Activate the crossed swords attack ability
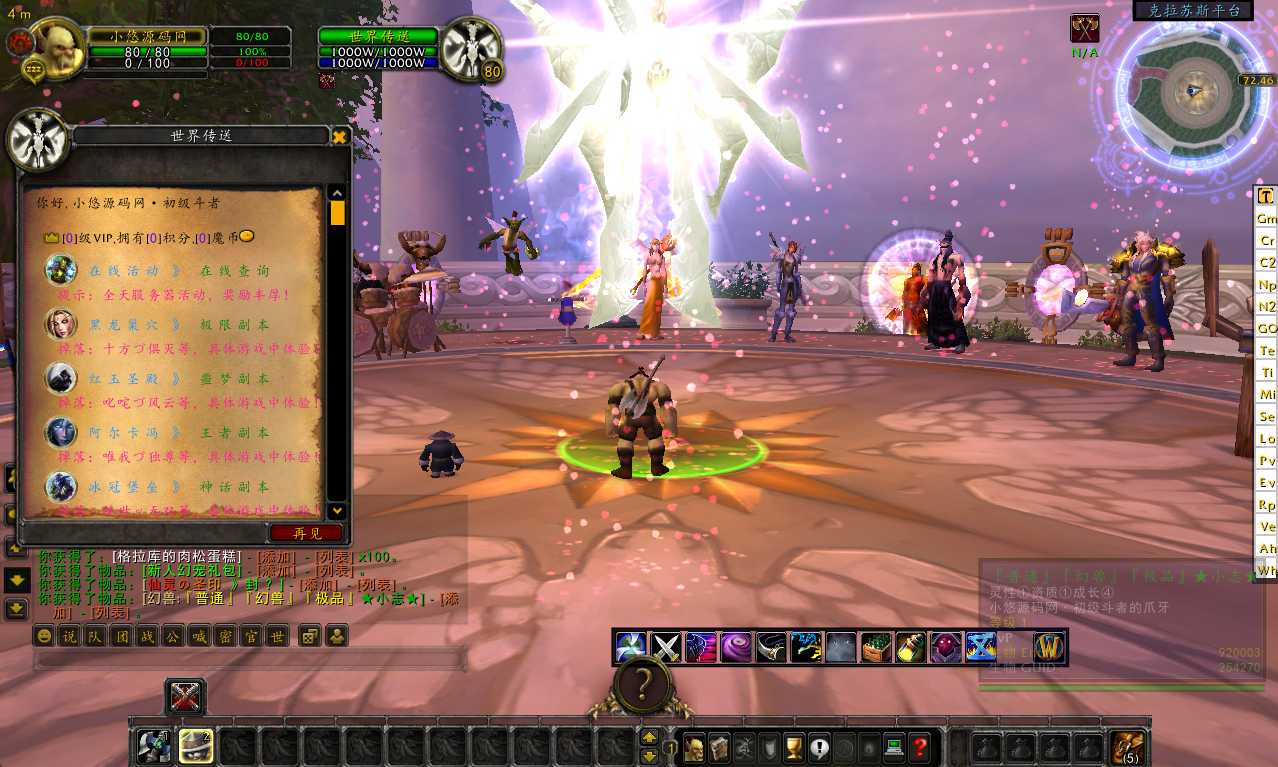Screen dimensions: 1278x767 click(x=666, y=647)
